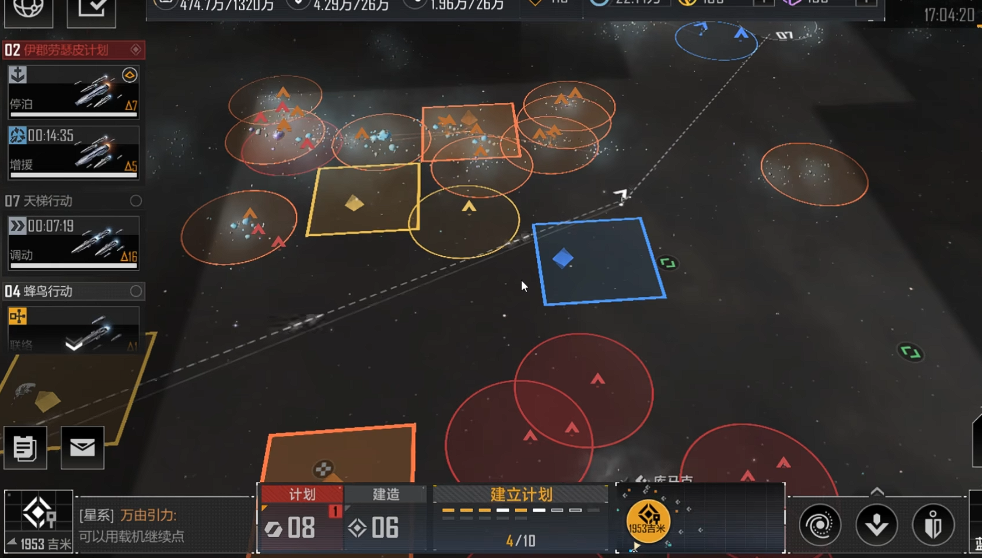Open the globe icon menu
The height and width of the screenshot is (558, 982).
[x=28, y=10]
